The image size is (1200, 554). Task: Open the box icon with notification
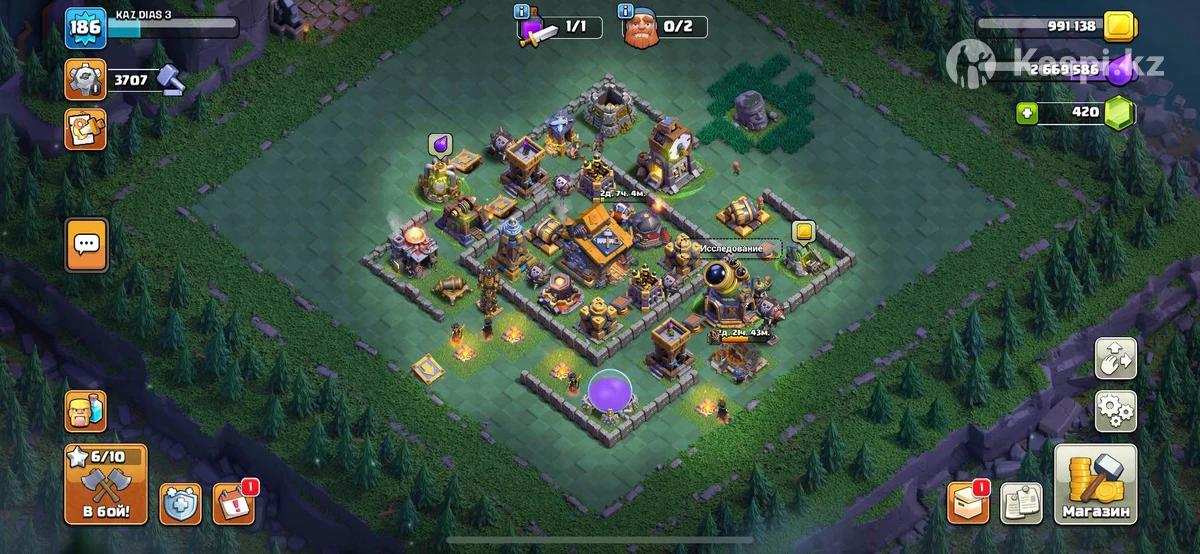(x=968, y=504)
